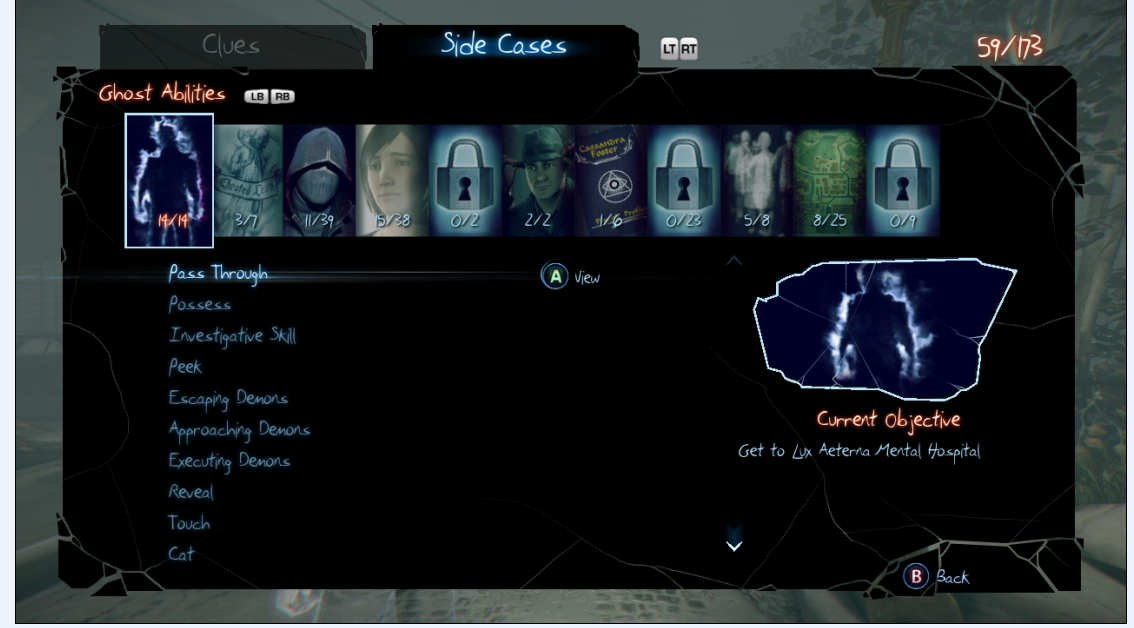1134x628 pixels.
Task: Choose the Investigative Skill entry
Action: tap(232, 336)
